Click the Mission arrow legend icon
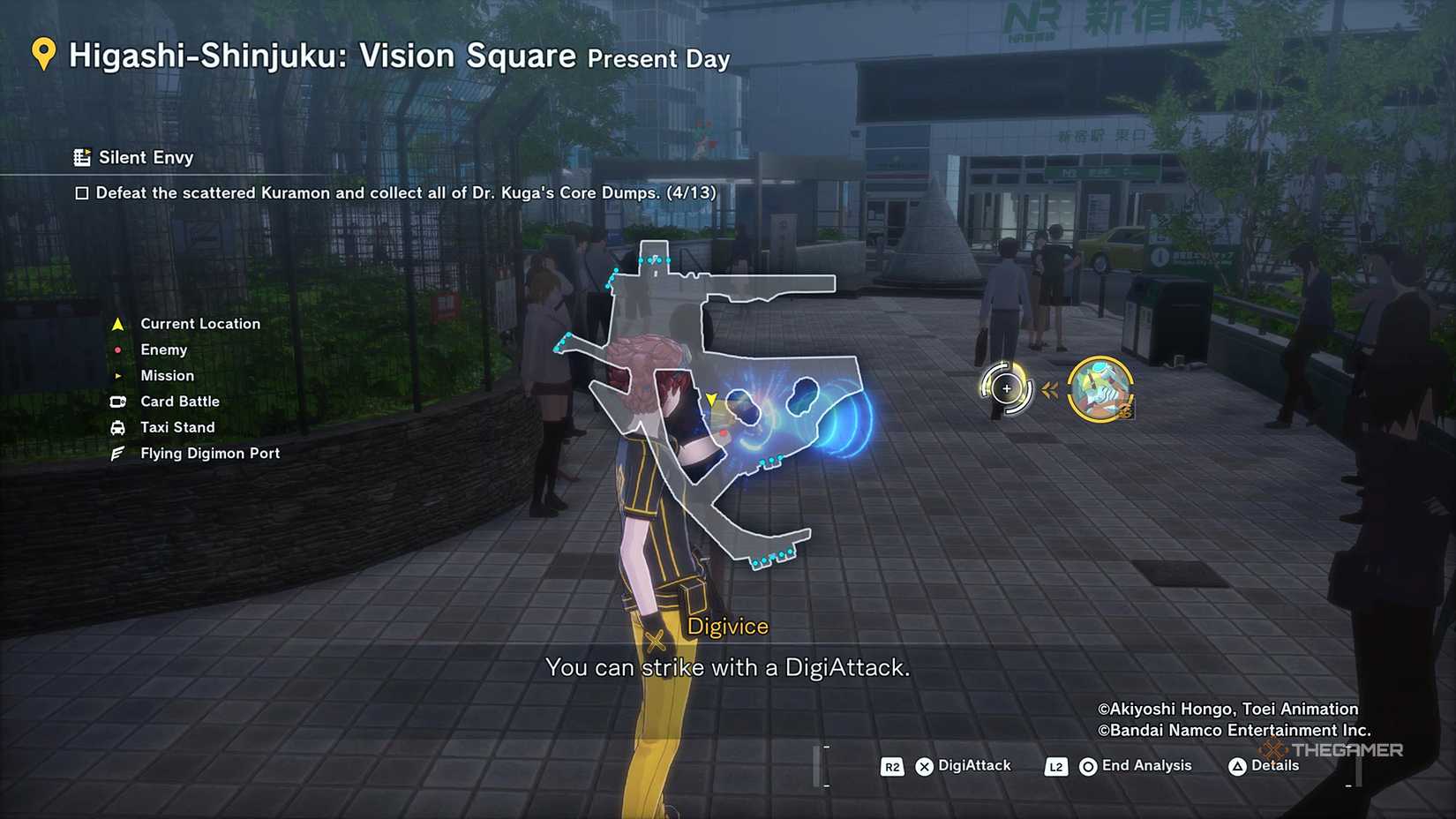 pos(117,375)
